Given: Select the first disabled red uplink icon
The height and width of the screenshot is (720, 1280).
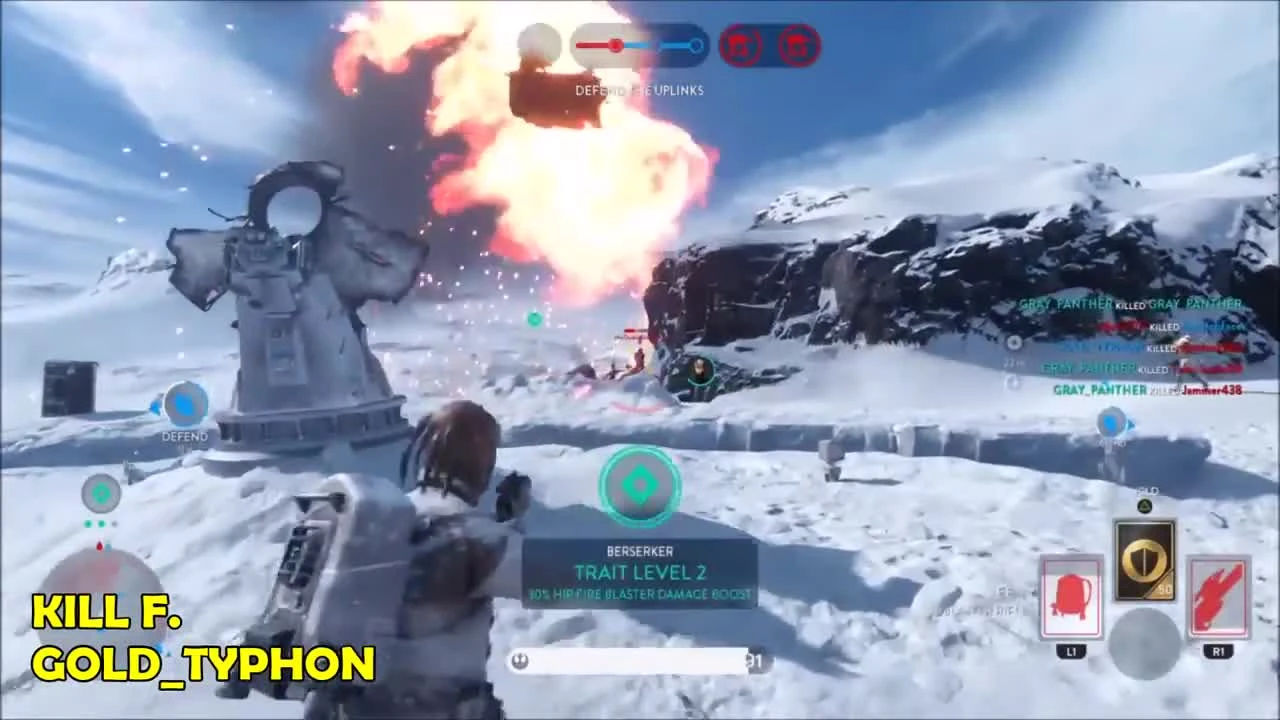Looking at the screenshot, I should 741,45.
